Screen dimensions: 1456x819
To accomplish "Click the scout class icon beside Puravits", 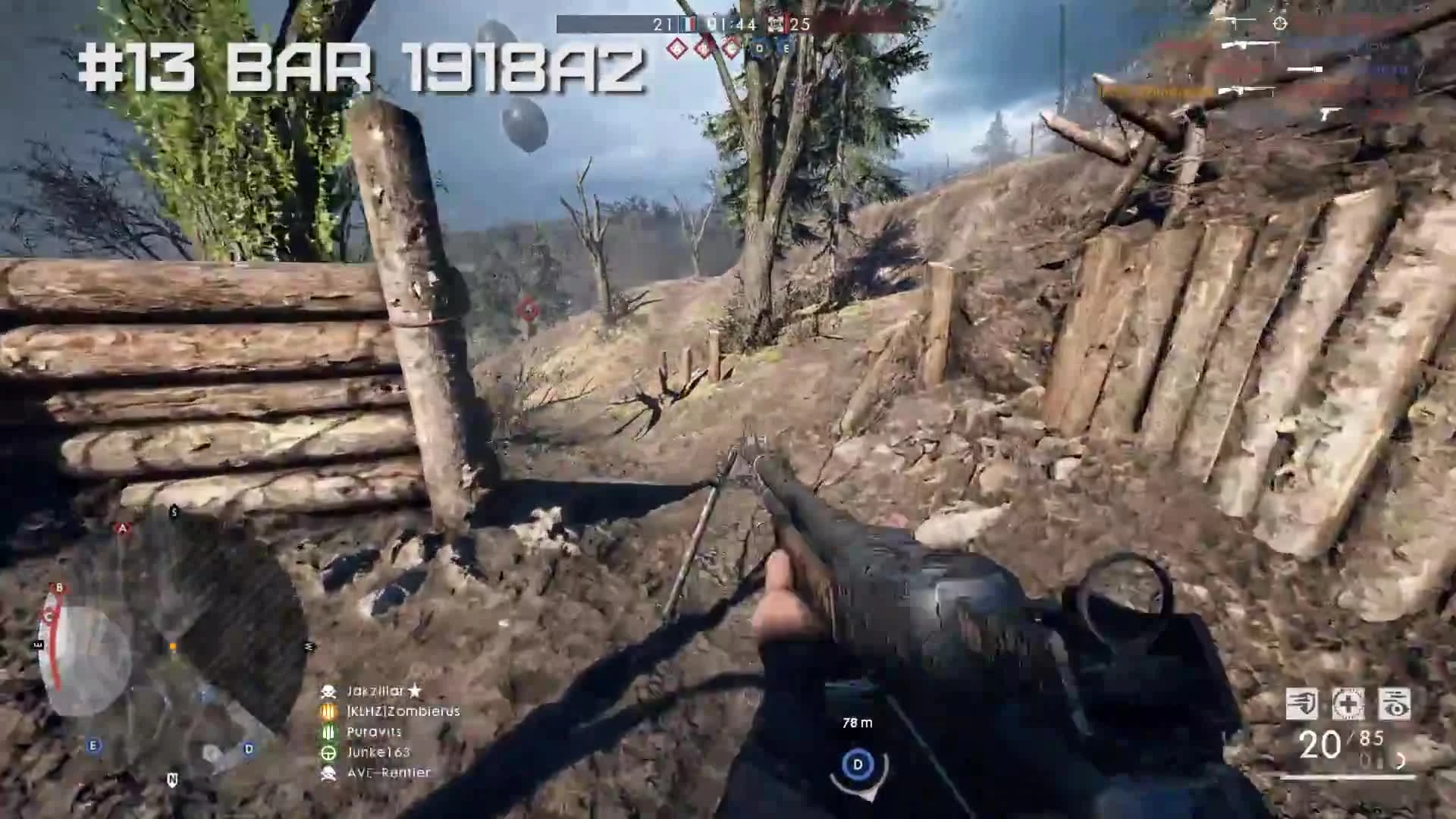I will [x=328, y=731].
